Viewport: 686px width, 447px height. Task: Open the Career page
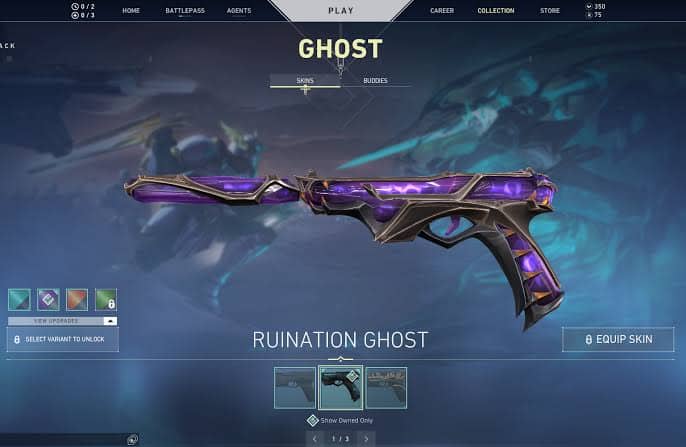pos(442,10)
